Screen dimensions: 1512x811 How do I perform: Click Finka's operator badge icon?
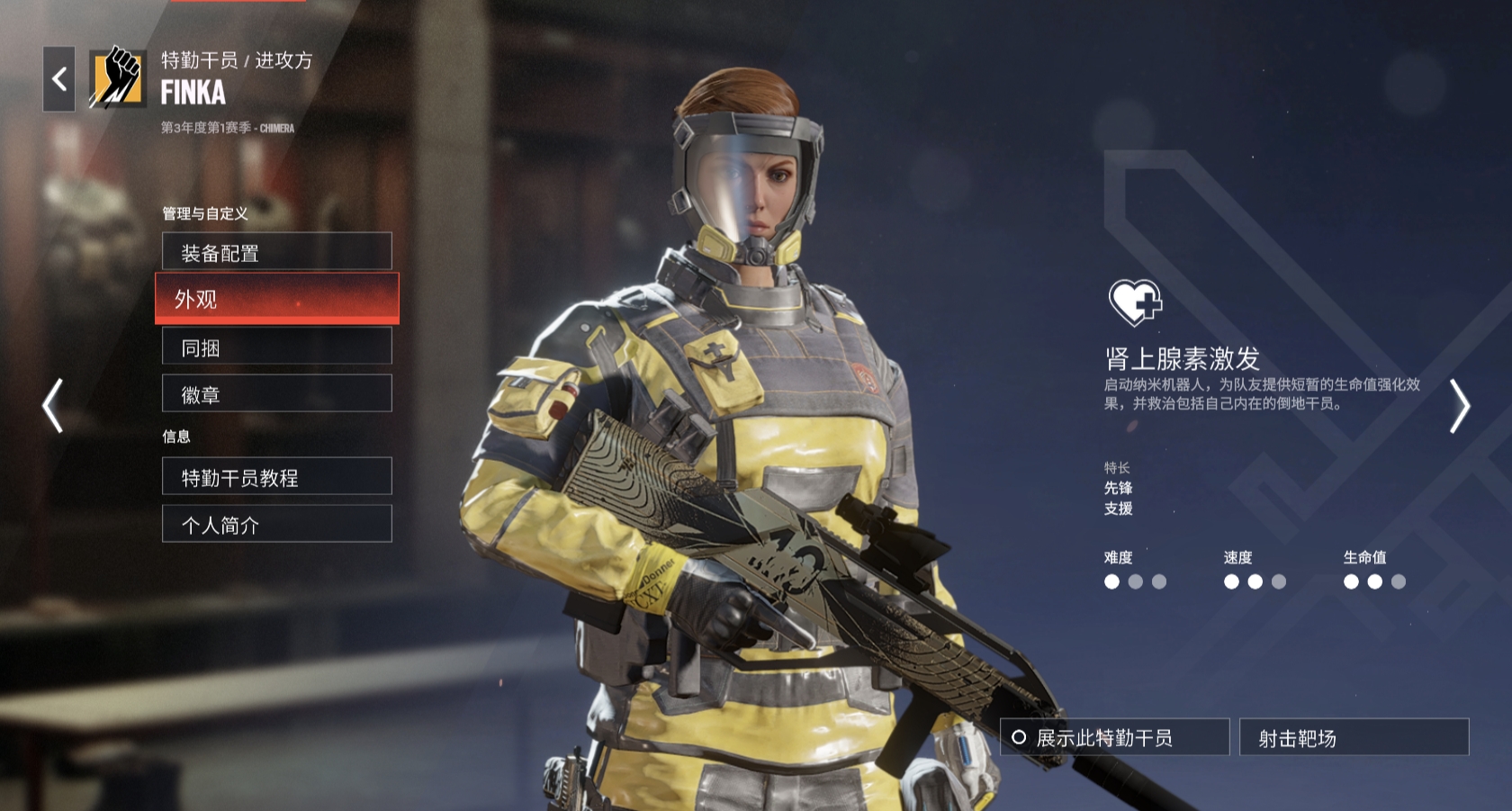117,78
